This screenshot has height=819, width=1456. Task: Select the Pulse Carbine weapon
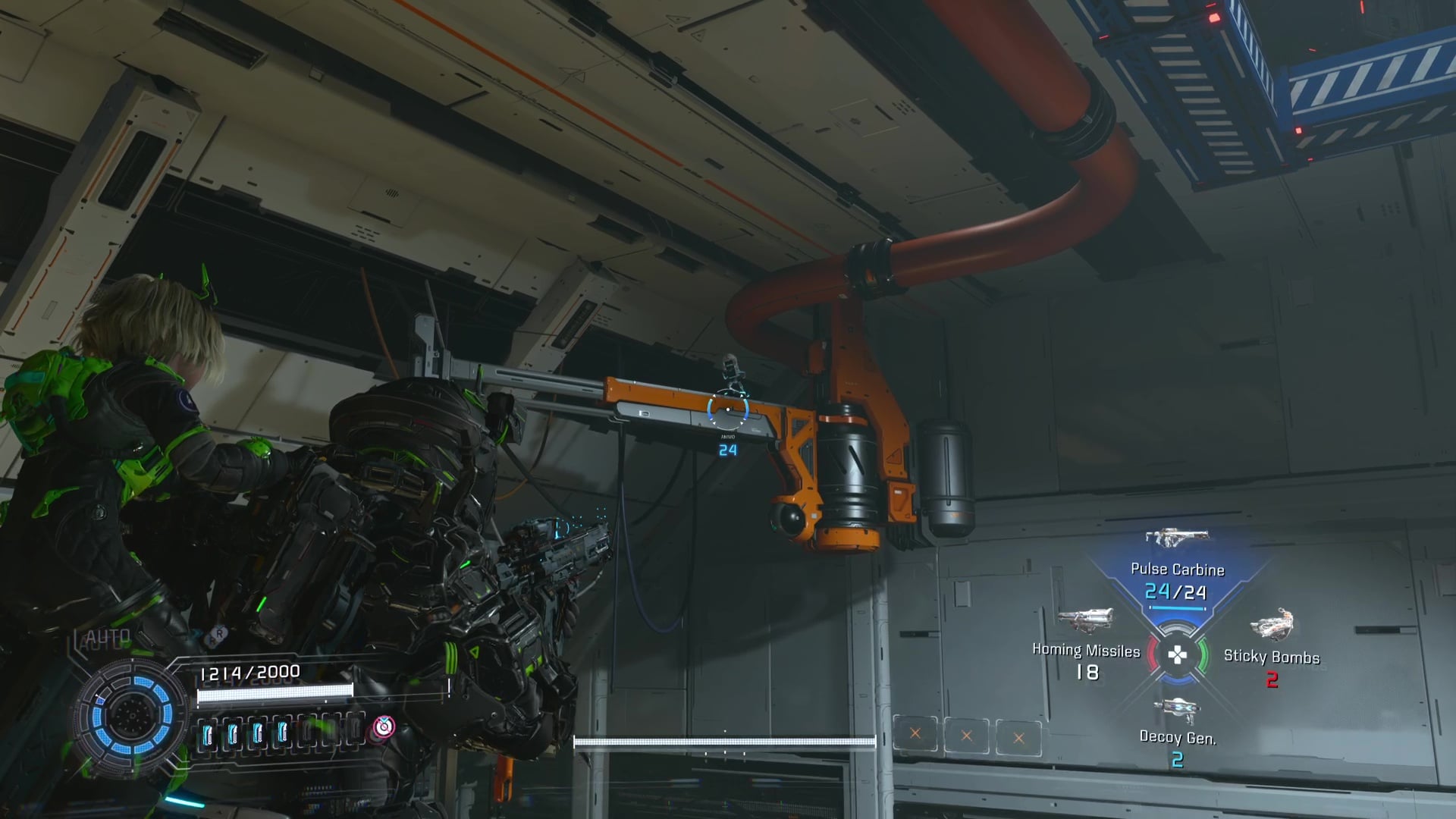coord(1176,570)
